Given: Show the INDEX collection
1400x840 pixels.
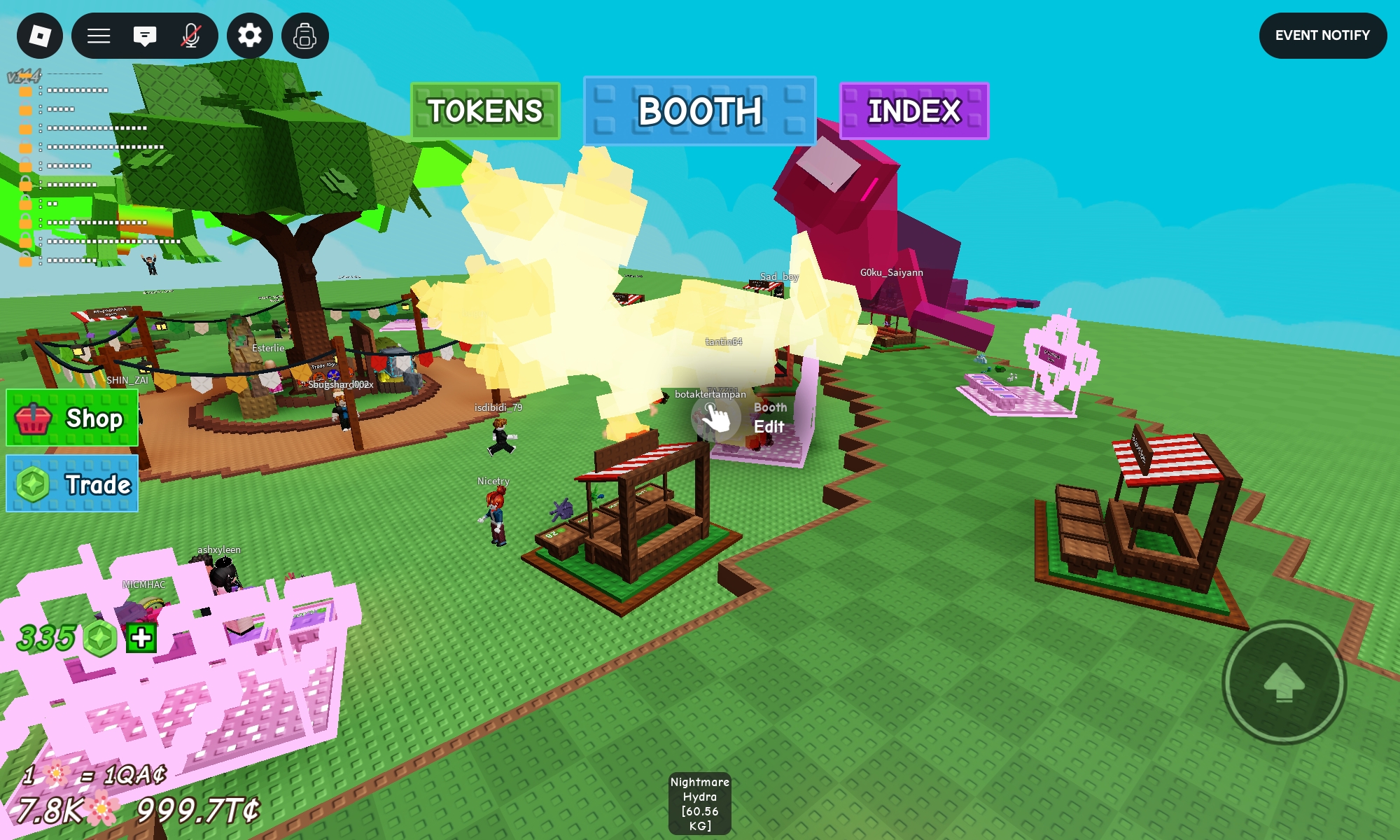Looking at the screenshot, I should (x=913, y=111).
